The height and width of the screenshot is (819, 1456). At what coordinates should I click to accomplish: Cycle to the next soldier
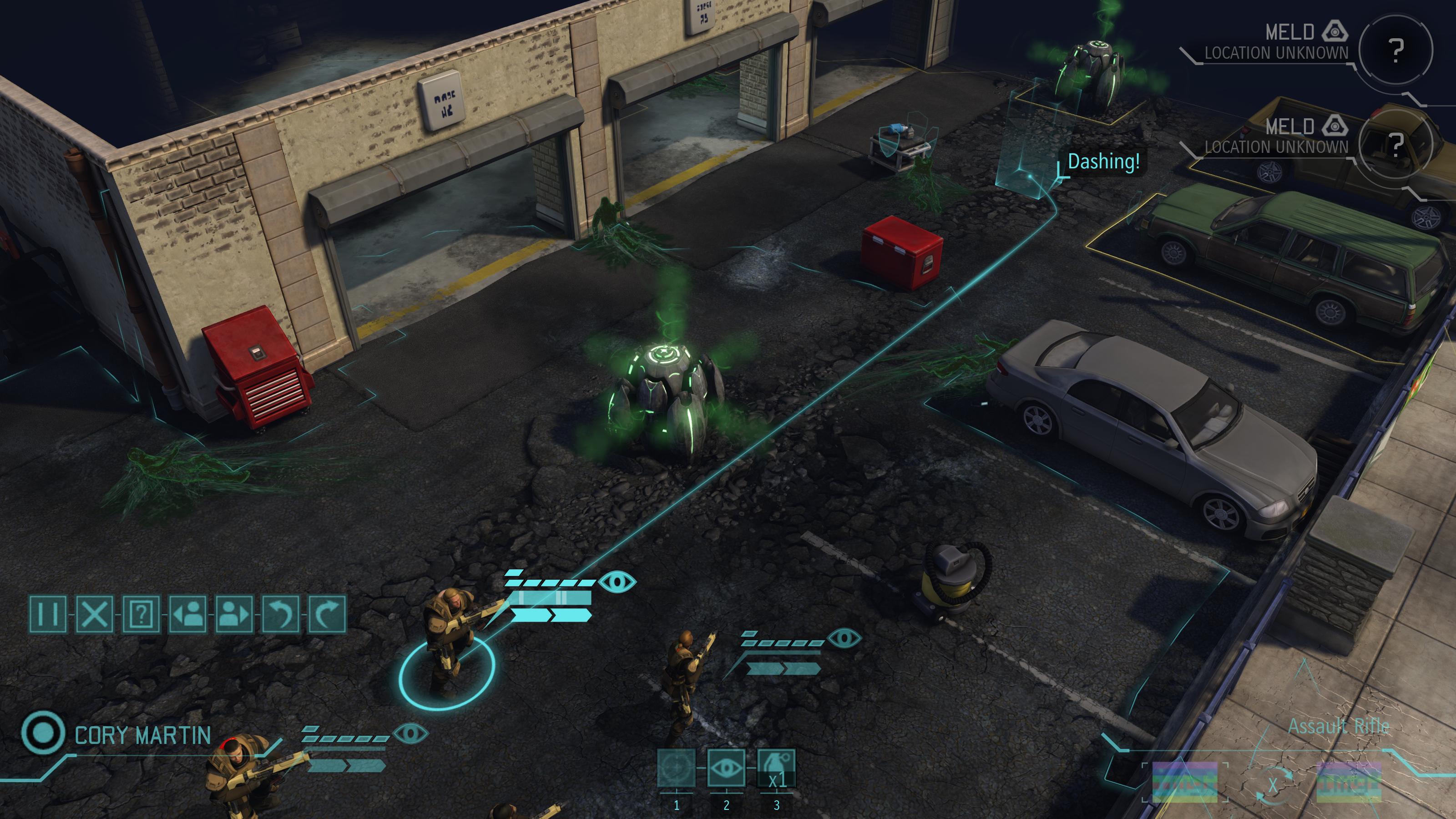pos(234,614)
